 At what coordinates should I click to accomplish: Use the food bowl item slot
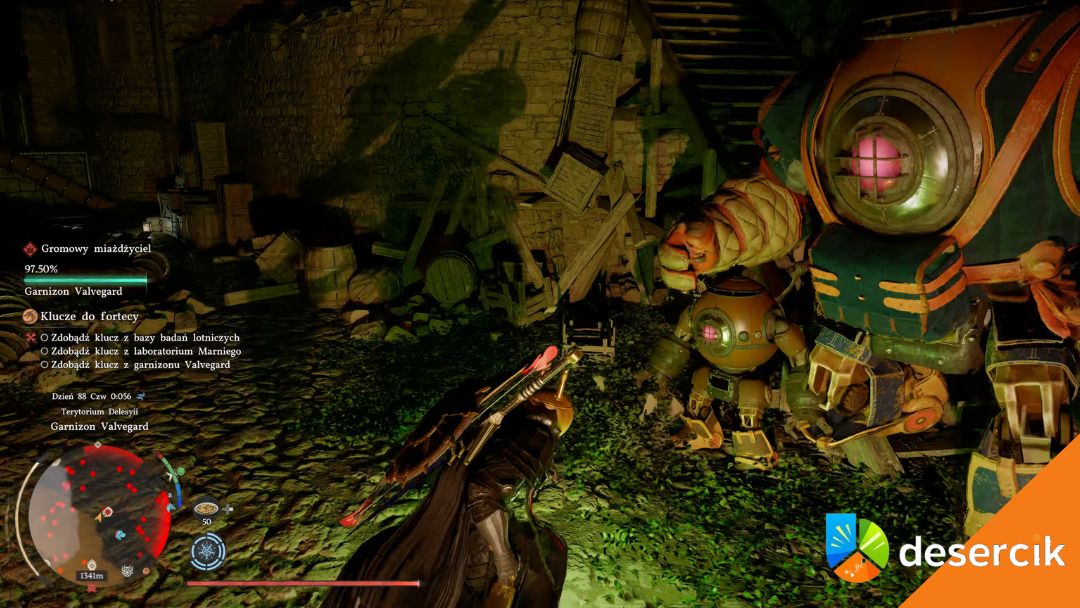coord(207,507)
